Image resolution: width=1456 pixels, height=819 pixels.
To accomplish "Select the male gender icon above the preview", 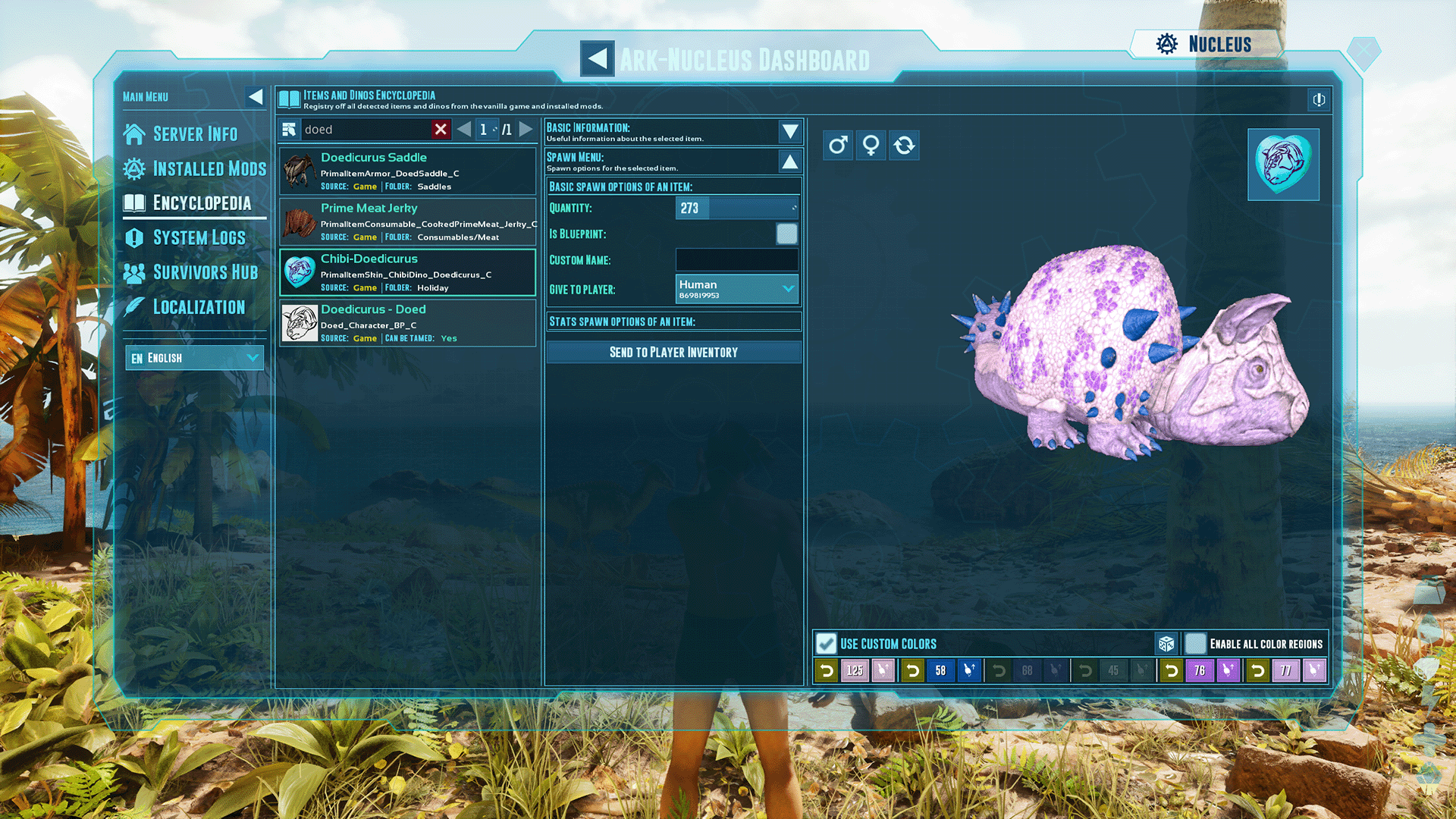I will point(837,145).
